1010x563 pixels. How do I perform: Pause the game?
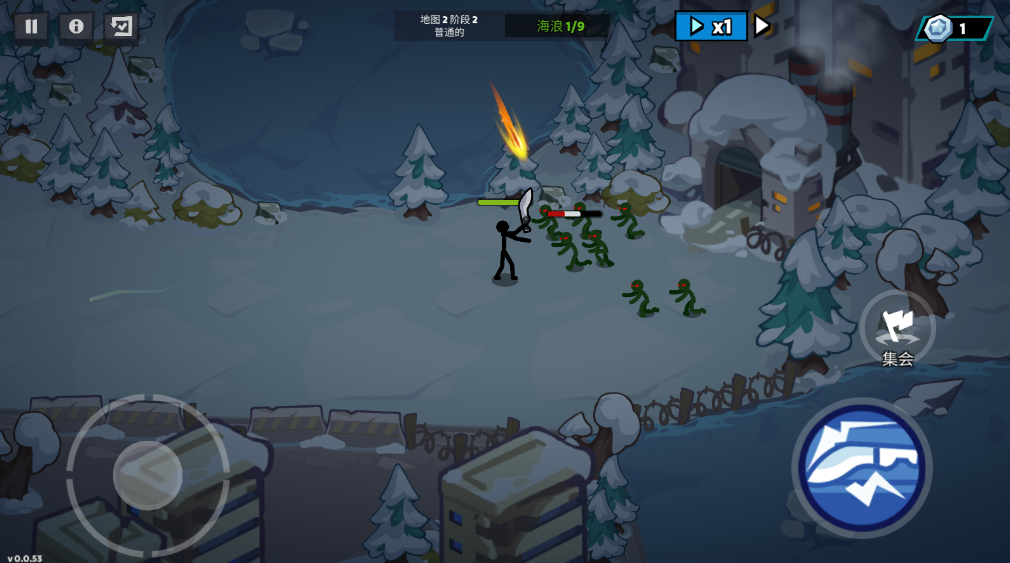pos(31,26)
